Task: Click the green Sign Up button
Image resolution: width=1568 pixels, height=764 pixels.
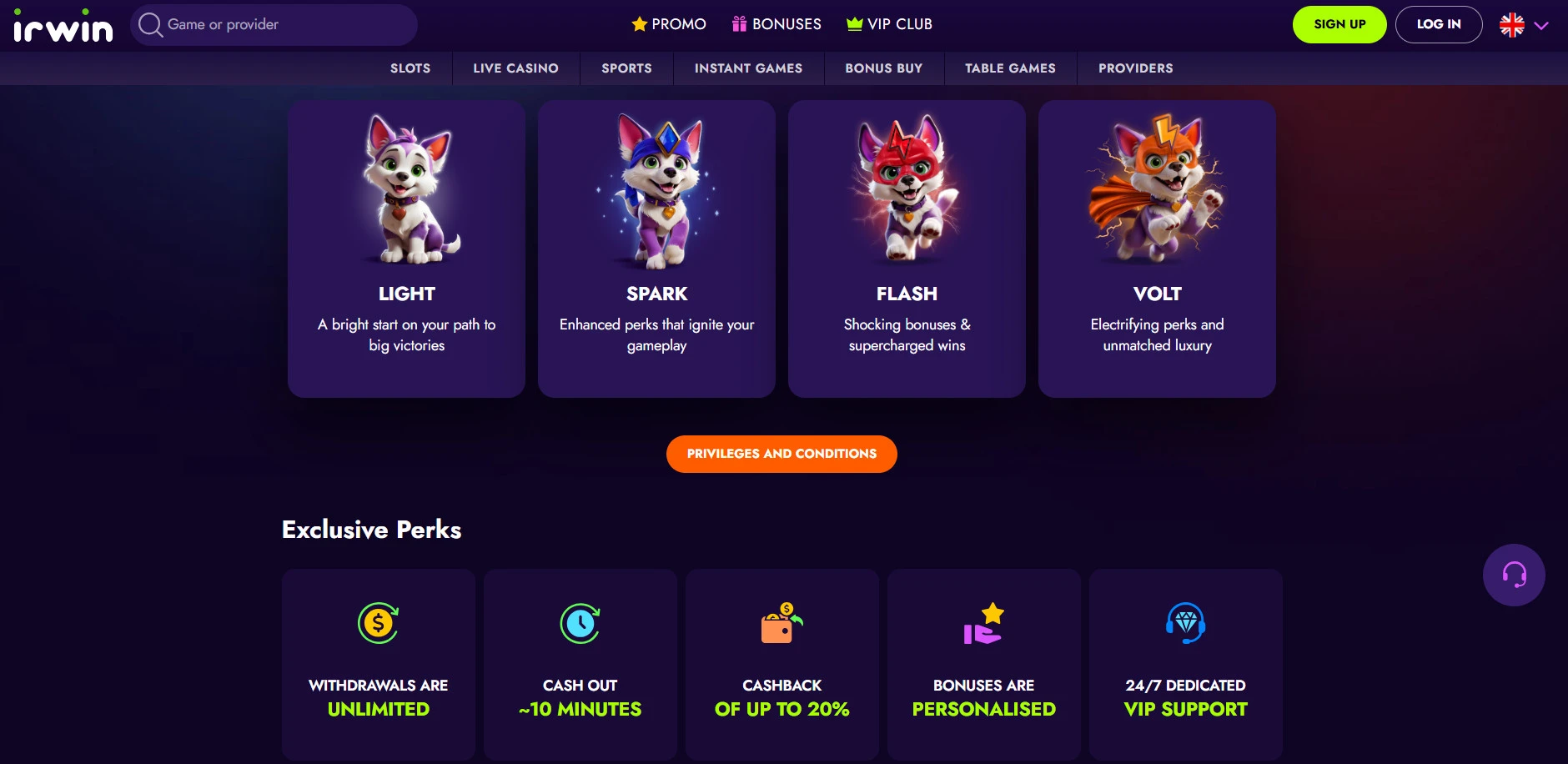Action: [1339, 24]
